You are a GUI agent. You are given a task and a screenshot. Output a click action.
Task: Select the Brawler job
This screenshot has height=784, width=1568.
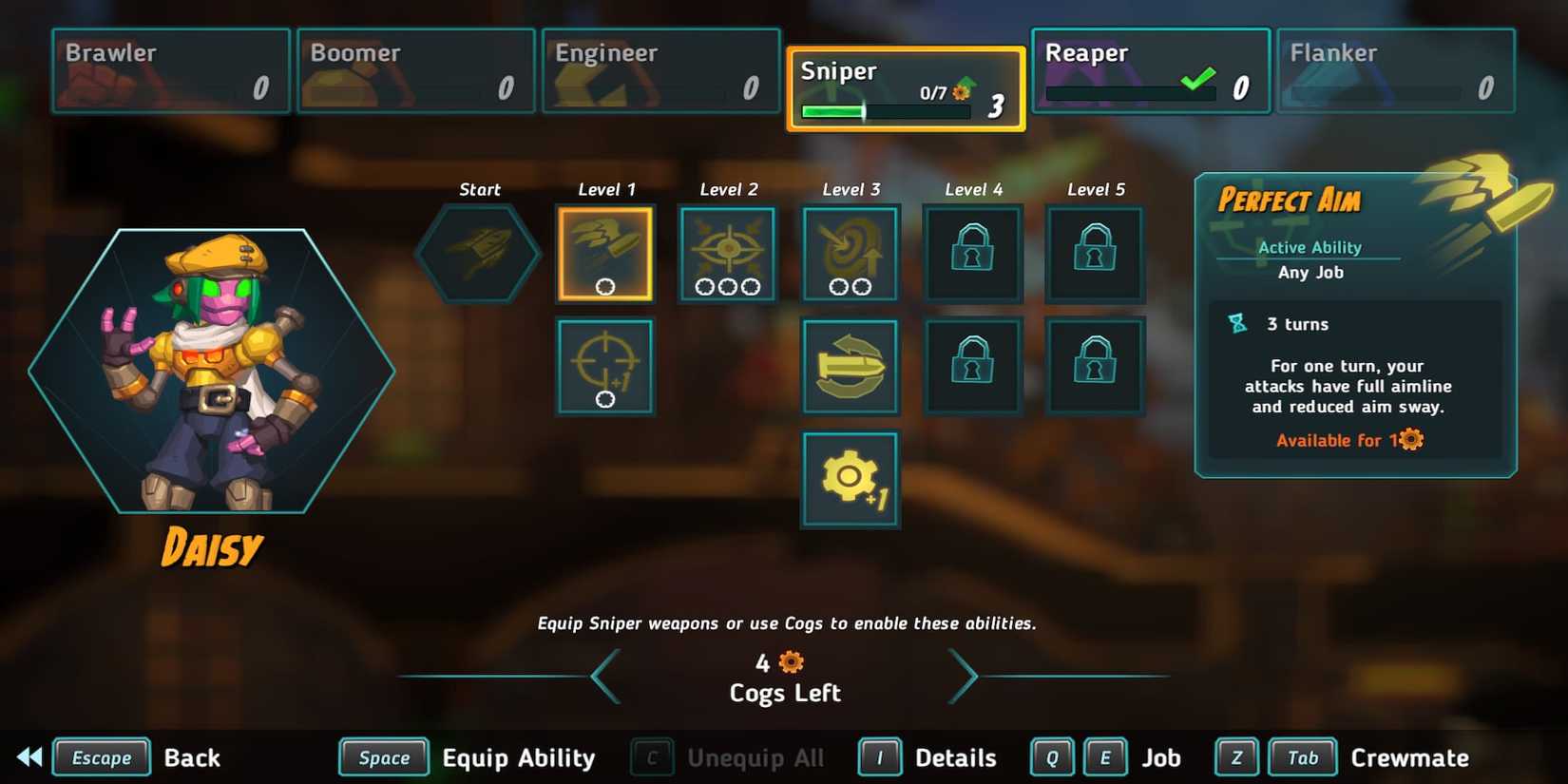coord(169,69)
